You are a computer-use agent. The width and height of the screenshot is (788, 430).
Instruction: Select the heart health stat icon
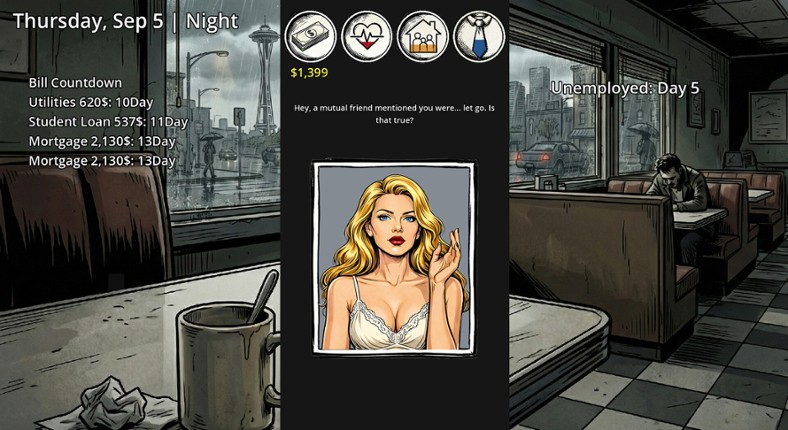tap(367, 37)
